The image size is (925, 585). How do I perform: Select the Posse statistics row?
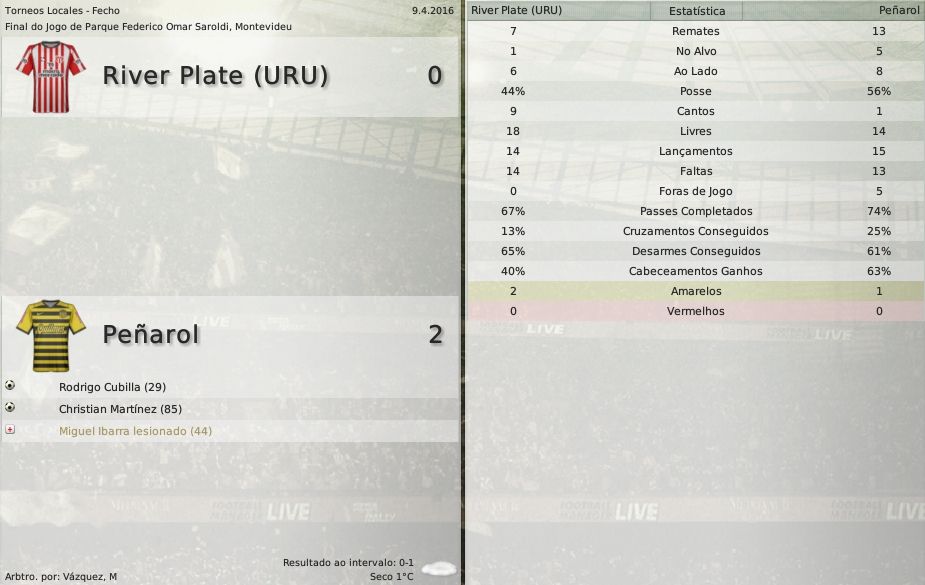[x=696, y=91]
